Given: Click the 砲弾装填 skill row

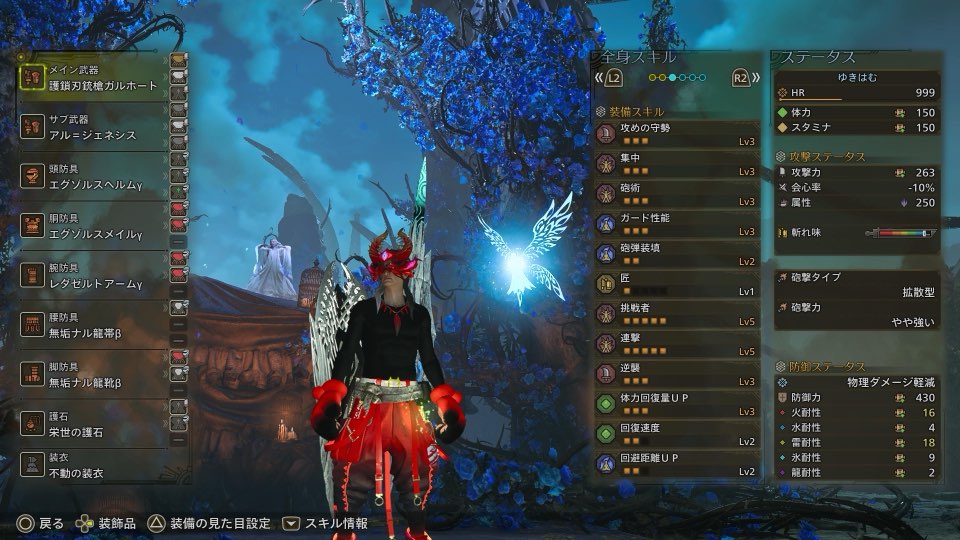Looking at the screenshot, I should coord(676,254).
